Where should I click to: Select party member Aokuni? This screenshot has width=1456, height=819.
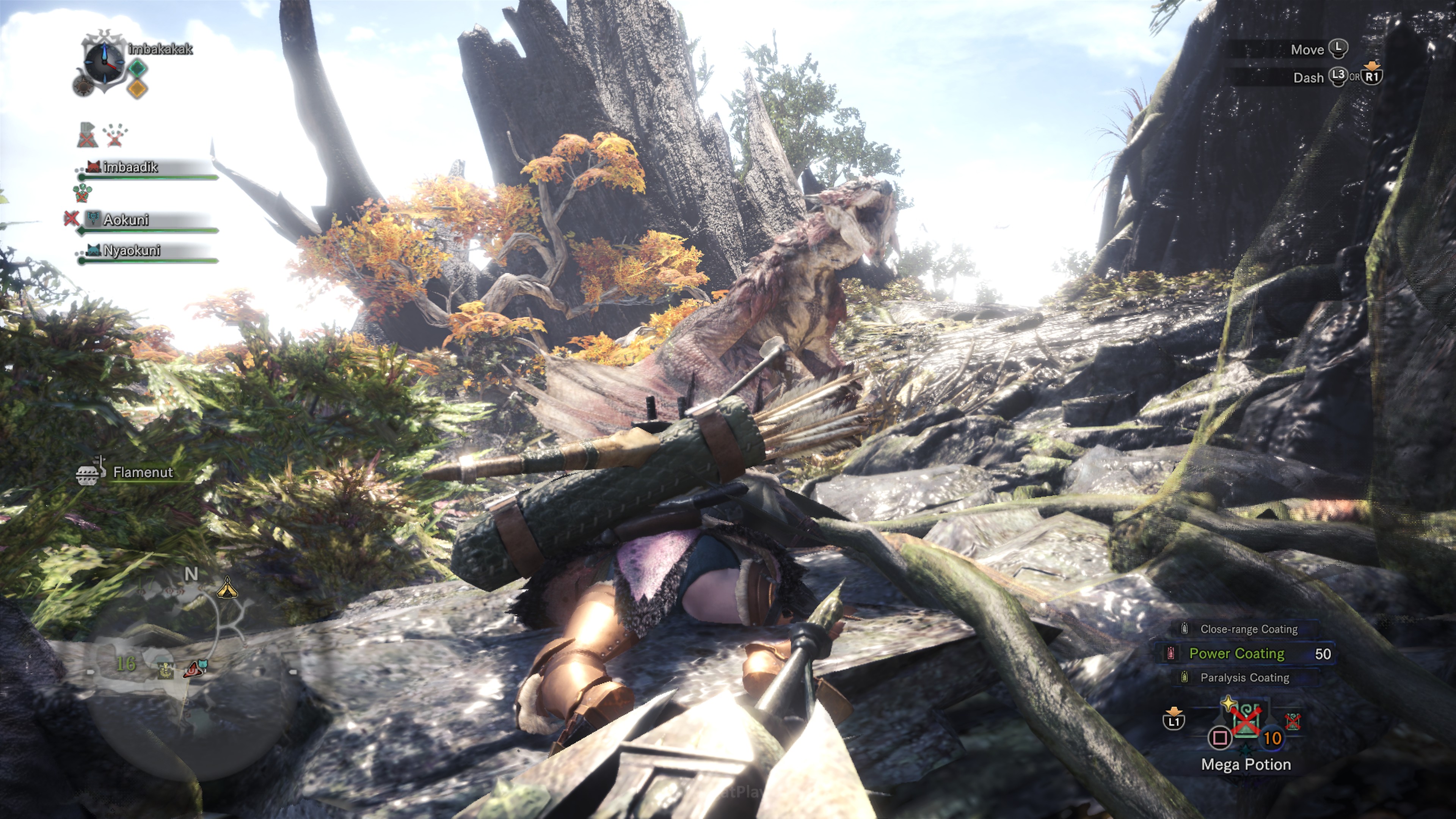click(x=126, y=220)
